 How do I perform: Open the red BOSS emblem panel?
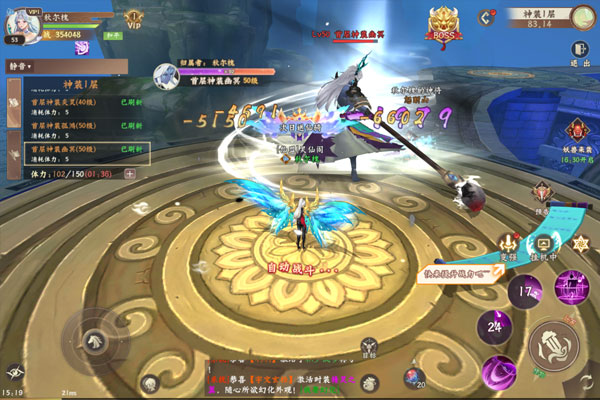(444, 23)
